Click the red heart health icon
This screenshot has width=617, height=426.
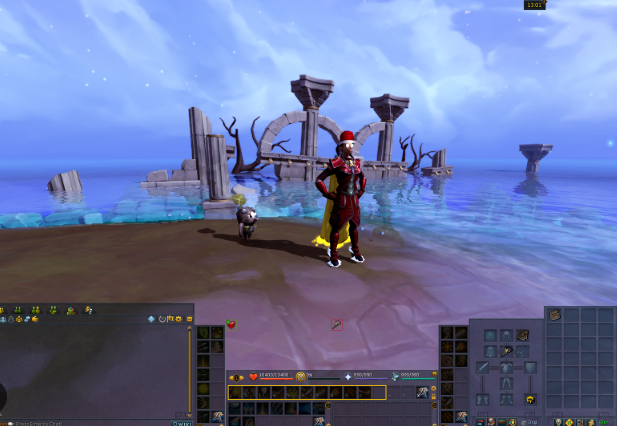point(252,377)
